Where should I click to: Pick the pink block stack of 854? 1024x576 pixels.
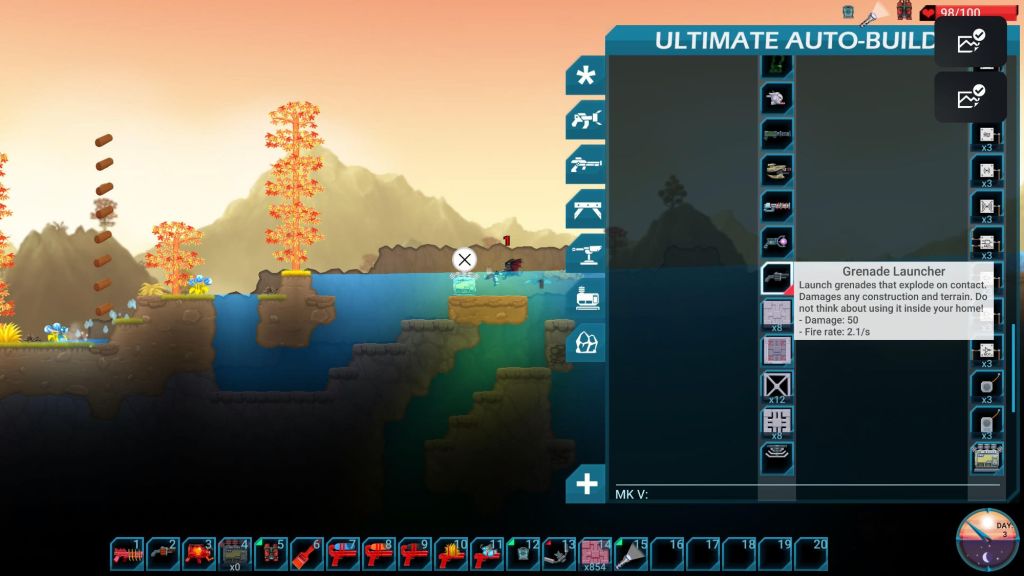[x=595, y=553]
